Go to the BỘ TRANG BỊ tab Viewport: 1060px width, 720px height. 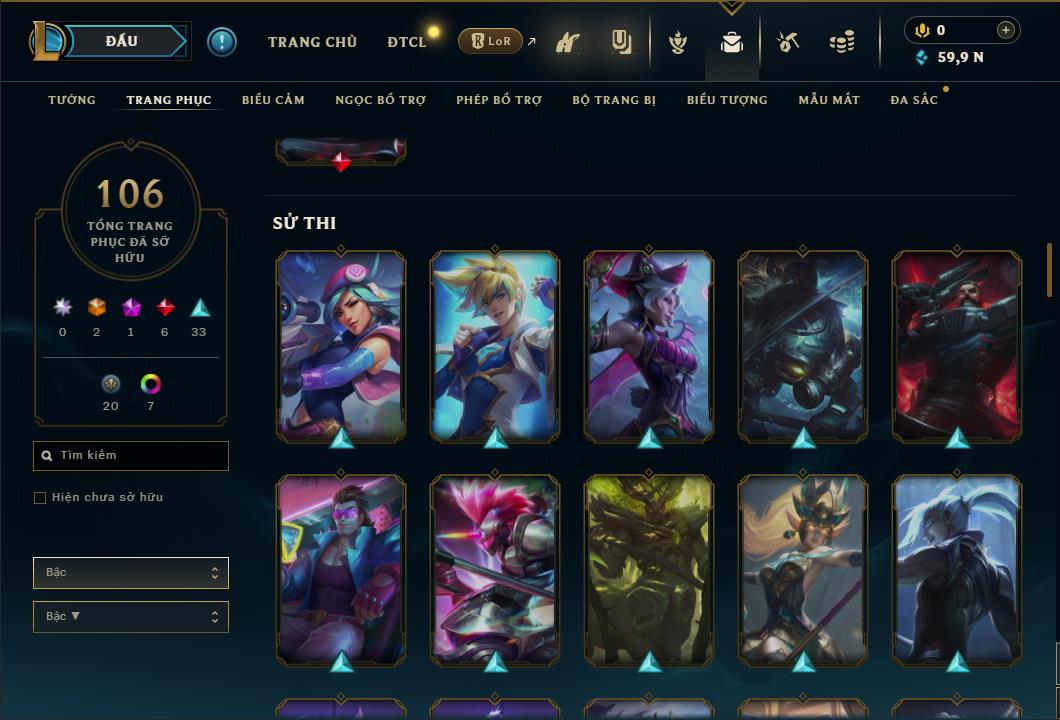point(614,100)
